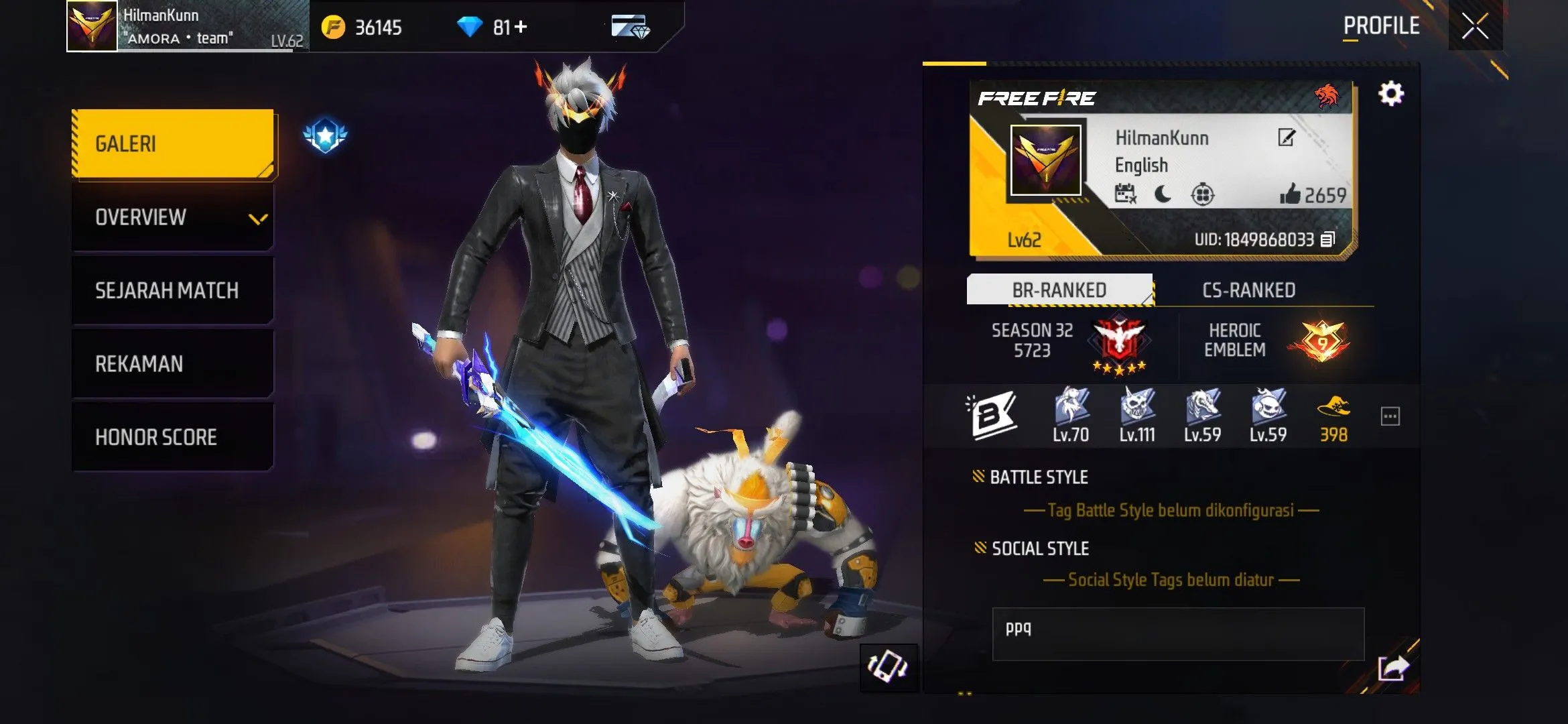
Task: Share the profile via arrow icon
Action: [x=1393, y=668]
